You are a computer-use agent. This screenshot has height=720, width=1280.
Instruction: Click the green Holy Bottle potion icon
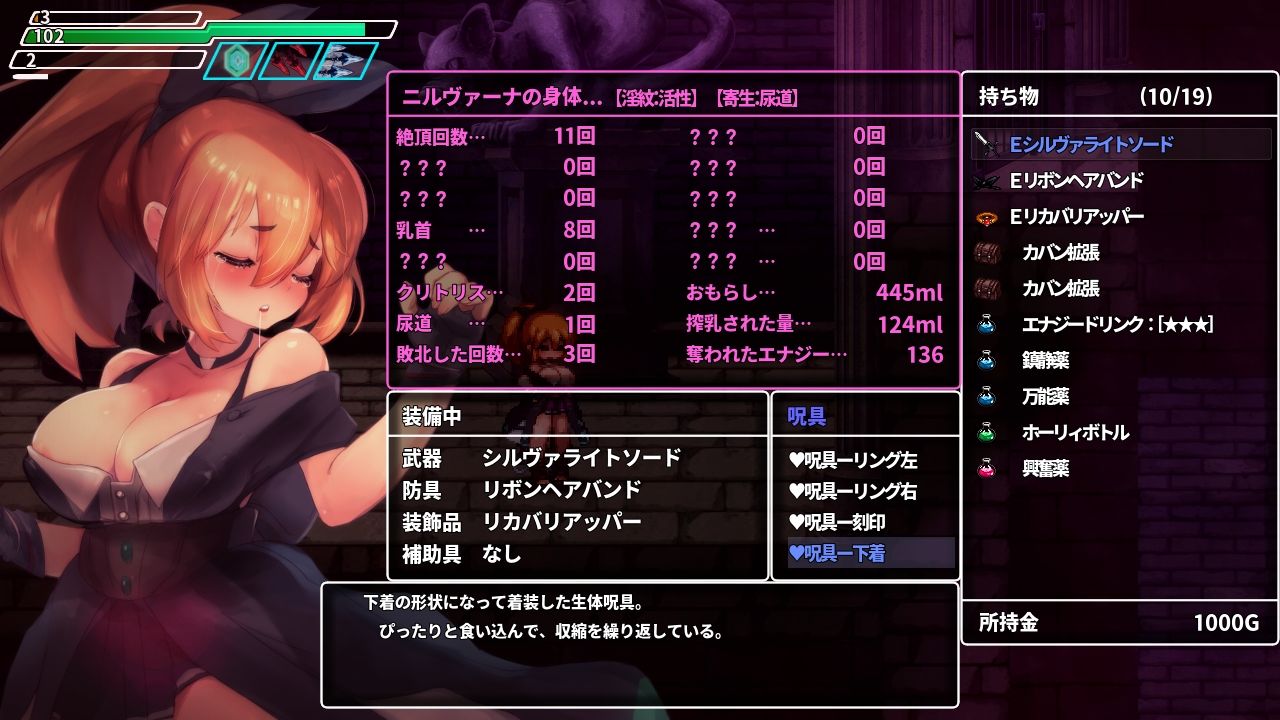988,433
